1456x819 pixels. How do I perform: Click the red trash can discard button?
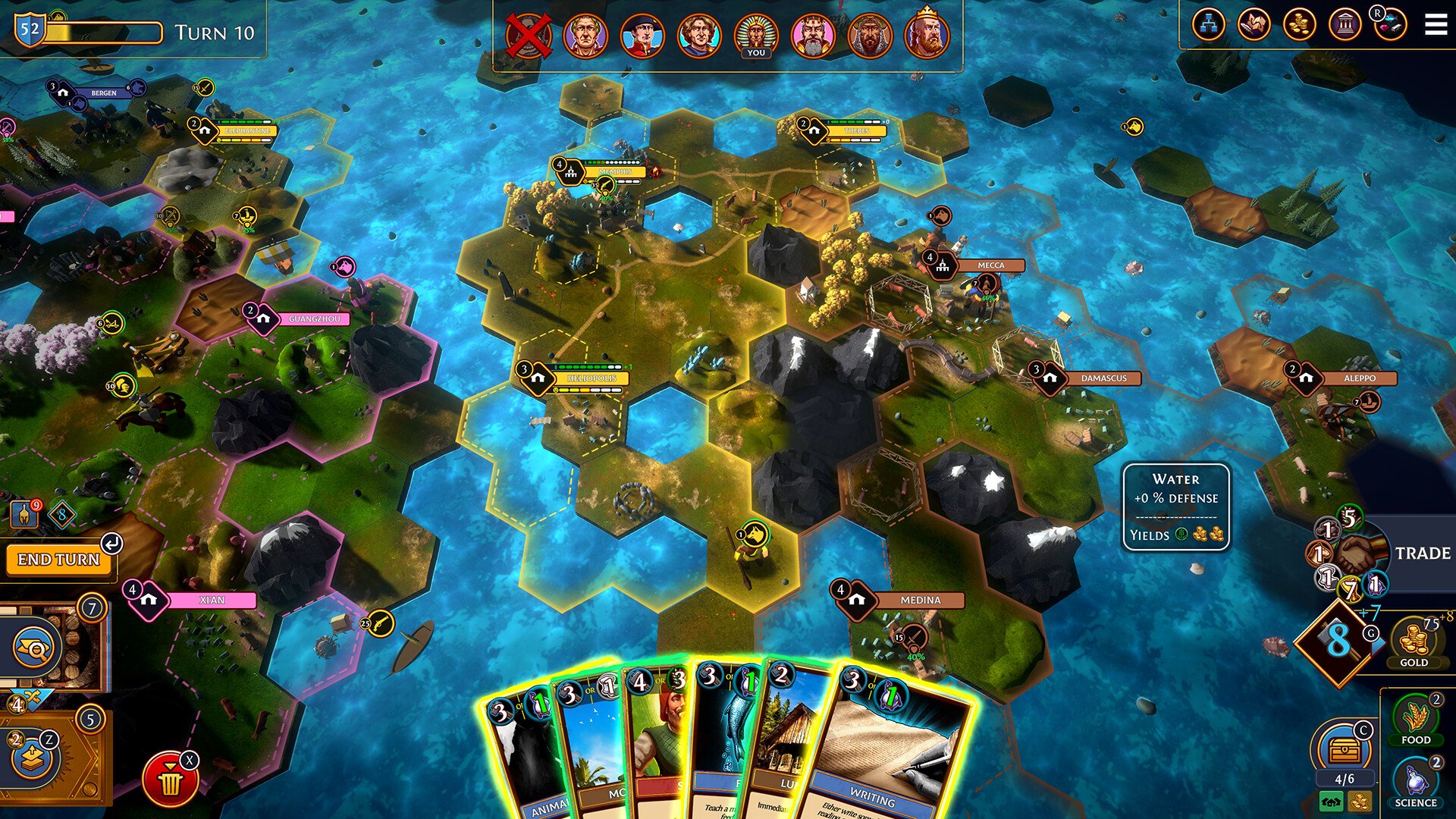click(170, 780)
